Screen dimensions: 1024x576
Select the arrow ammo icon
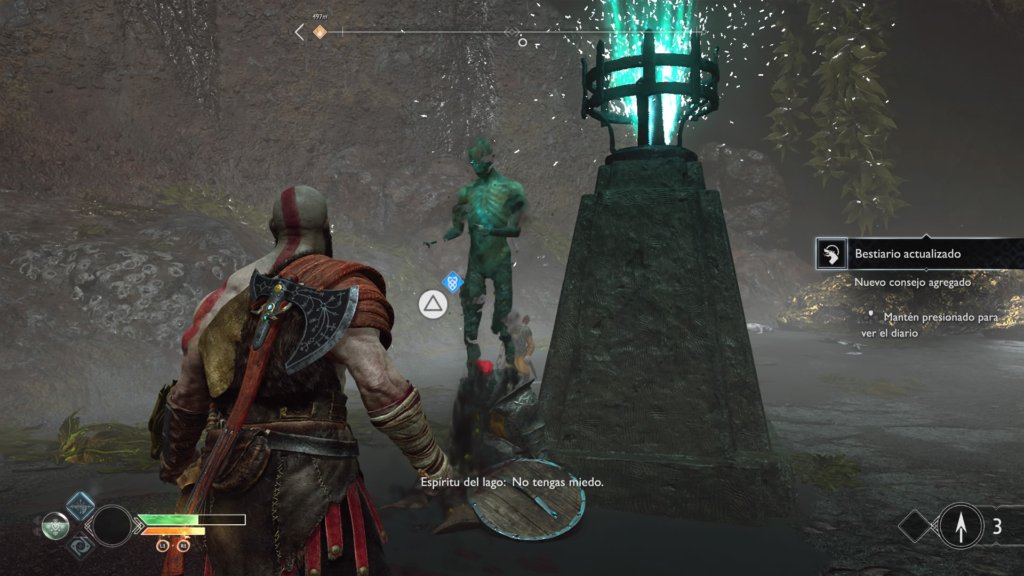coord(962,525)
